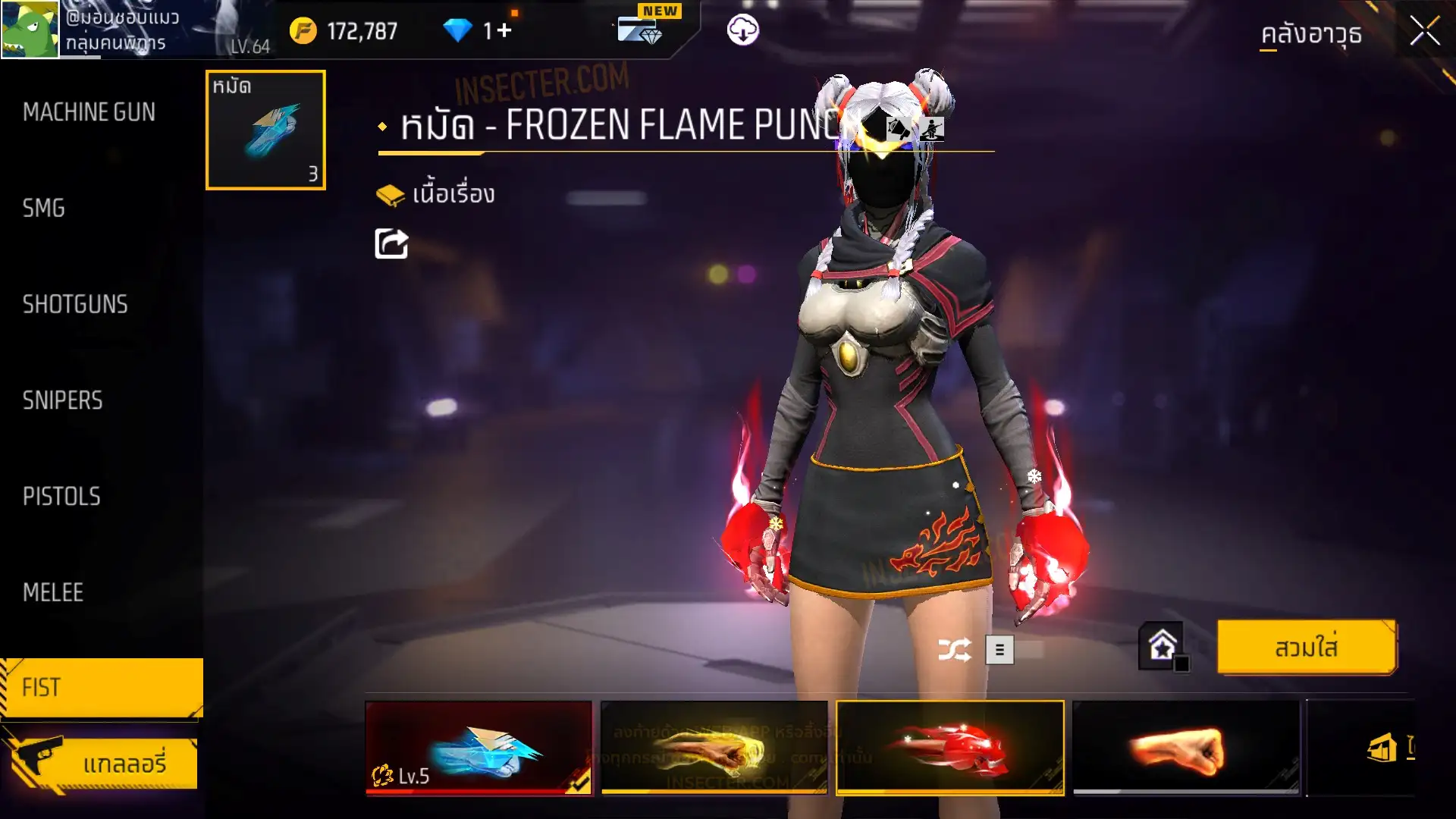This screenshot has width=1456, height=819.
Task: Open the SMG weapon category
Action: tap(44, 208)
